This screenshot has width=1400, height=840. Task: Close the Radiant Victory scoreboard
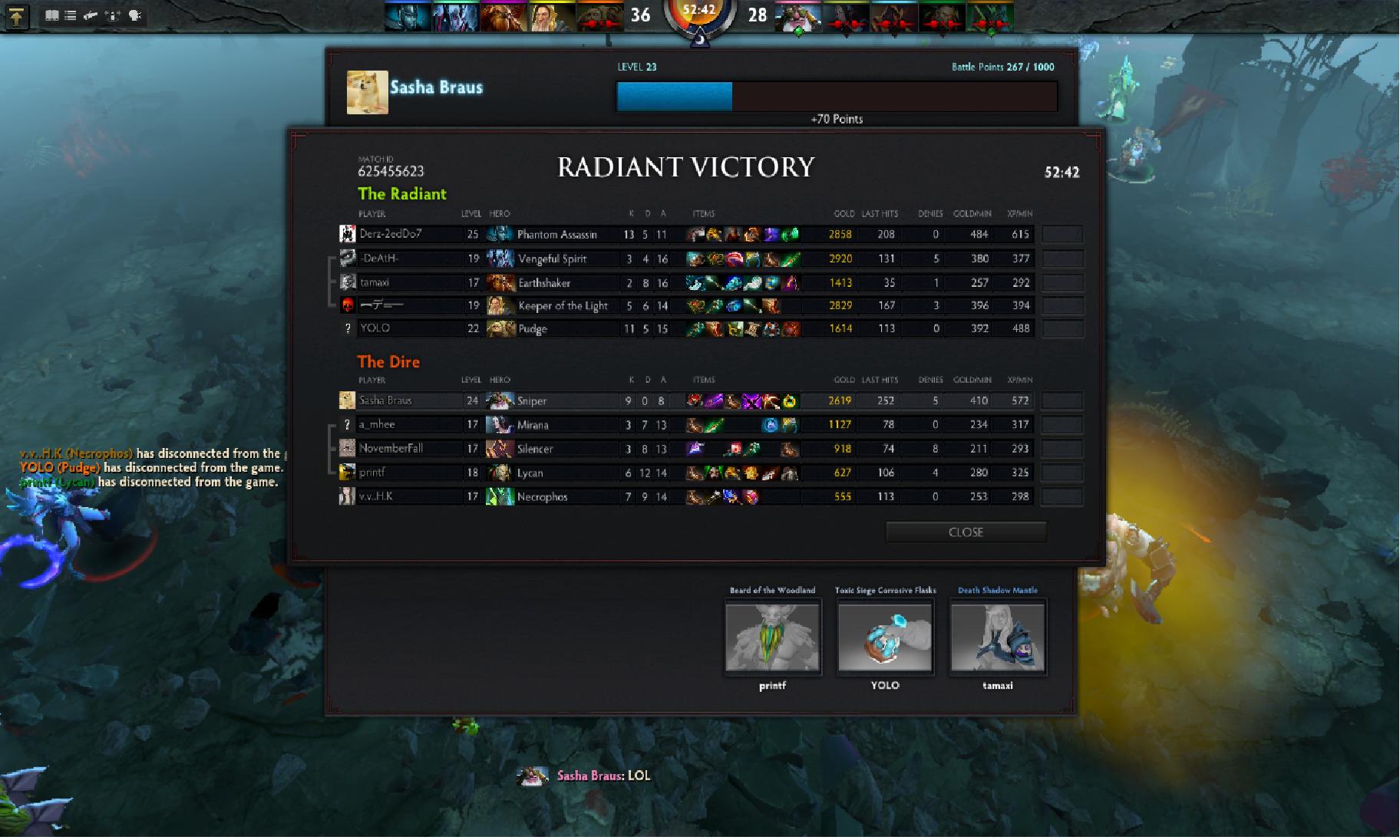(x=966, y=532)
